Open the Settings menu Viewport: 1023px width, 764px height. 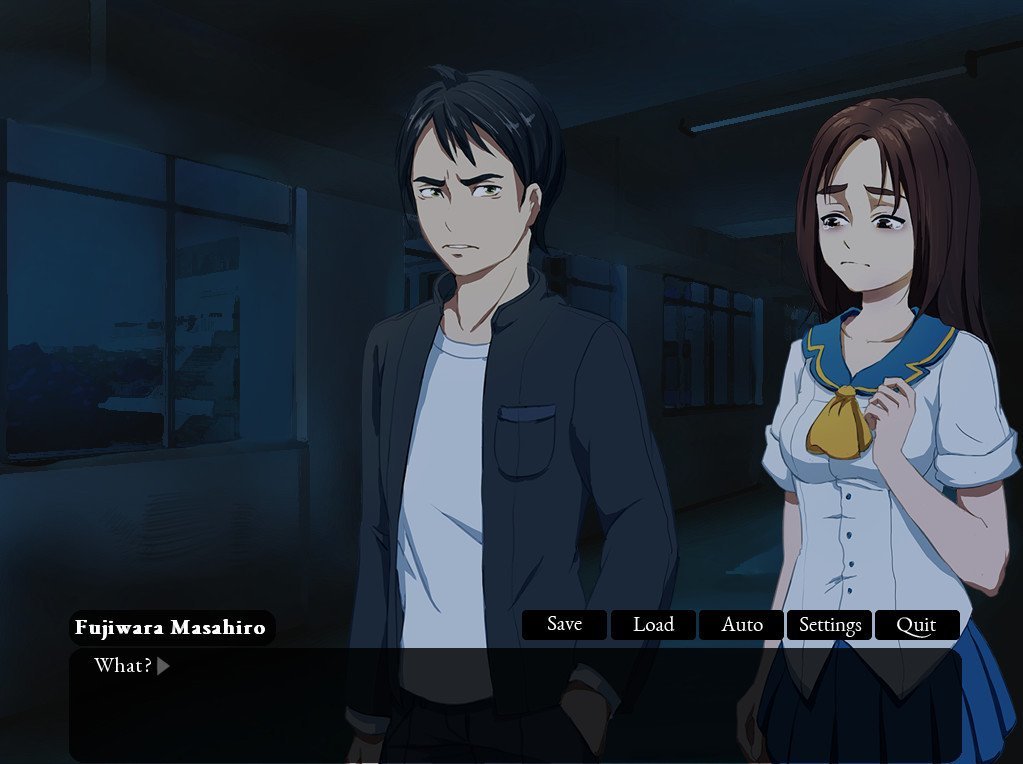[830, 625]
